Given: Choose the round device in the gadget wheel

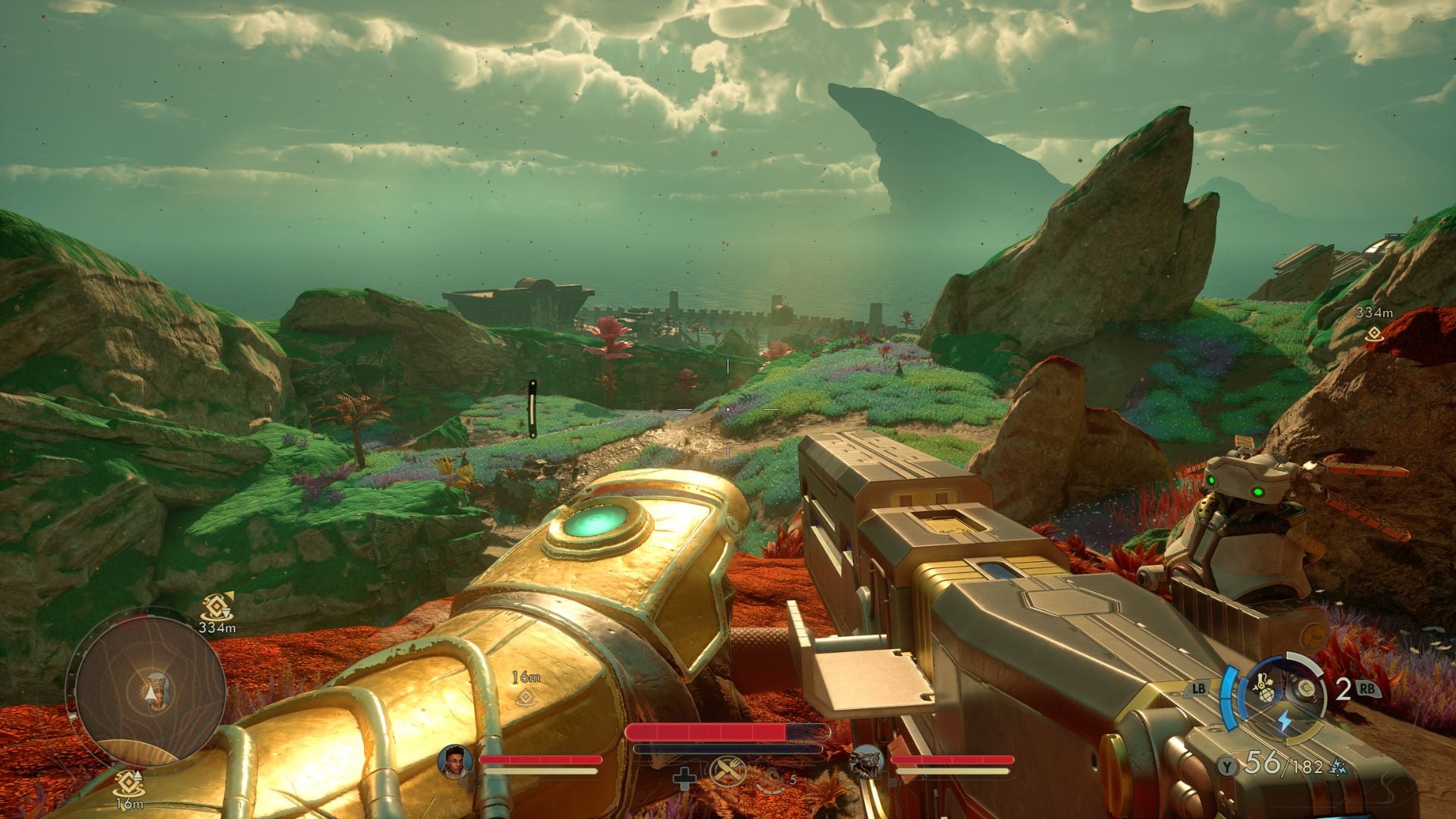Looking at the screenshot, I should click(1306, 688).
